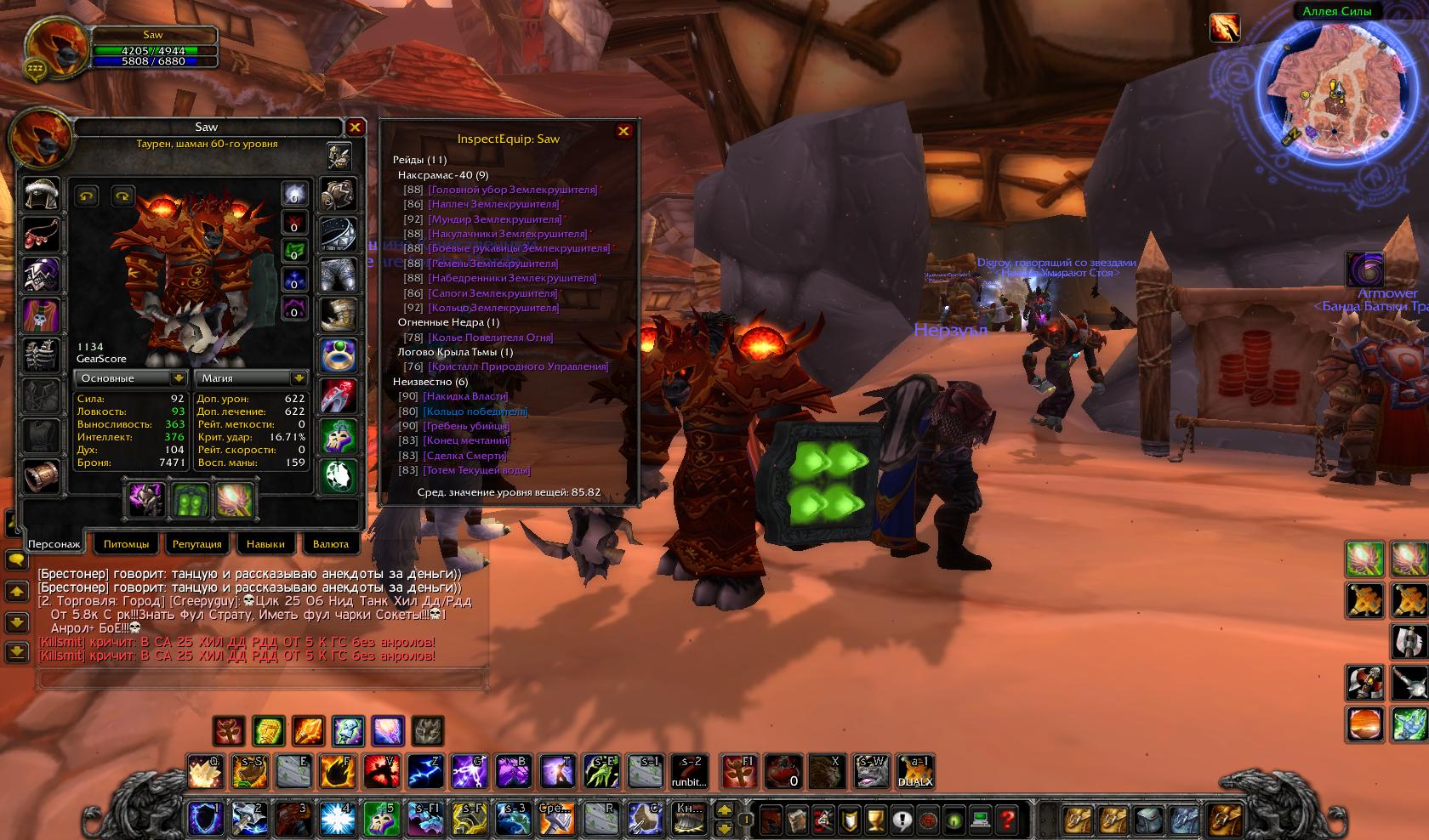Close the Saw character panel
The image size is (1429, 840).
pyautogui.click(x=355, y=128)
